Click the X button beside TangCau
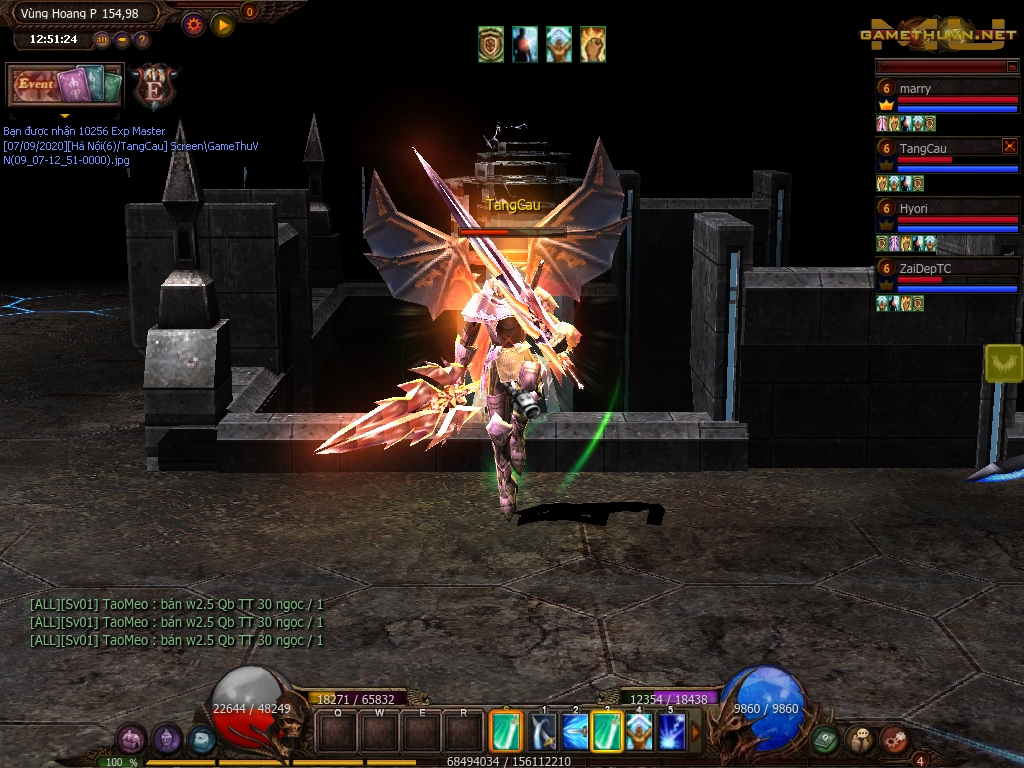The height and width of the screenshot is (768, 1024). pyautogui.click(x=1009, y=146)
